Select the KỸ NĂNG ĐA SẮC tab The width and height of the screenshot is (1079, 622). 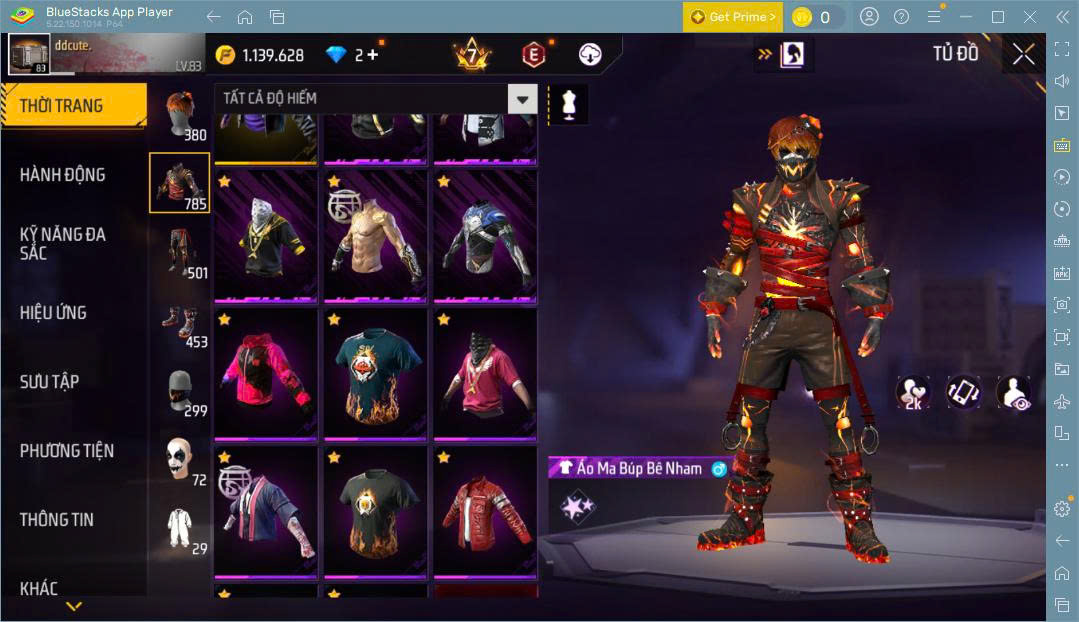63,243
